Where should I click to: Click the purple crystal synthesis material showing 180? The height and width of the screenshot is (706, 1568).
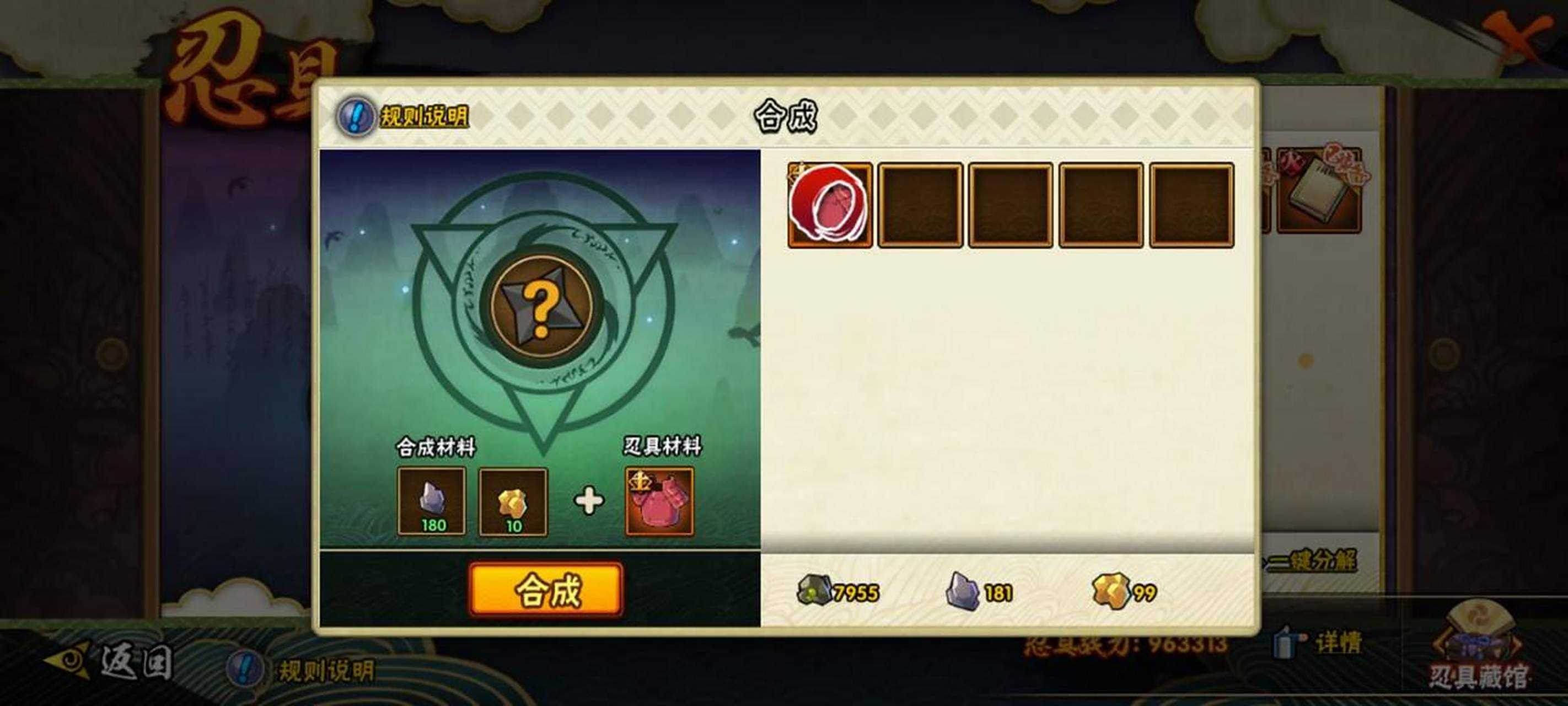(433, 502)
